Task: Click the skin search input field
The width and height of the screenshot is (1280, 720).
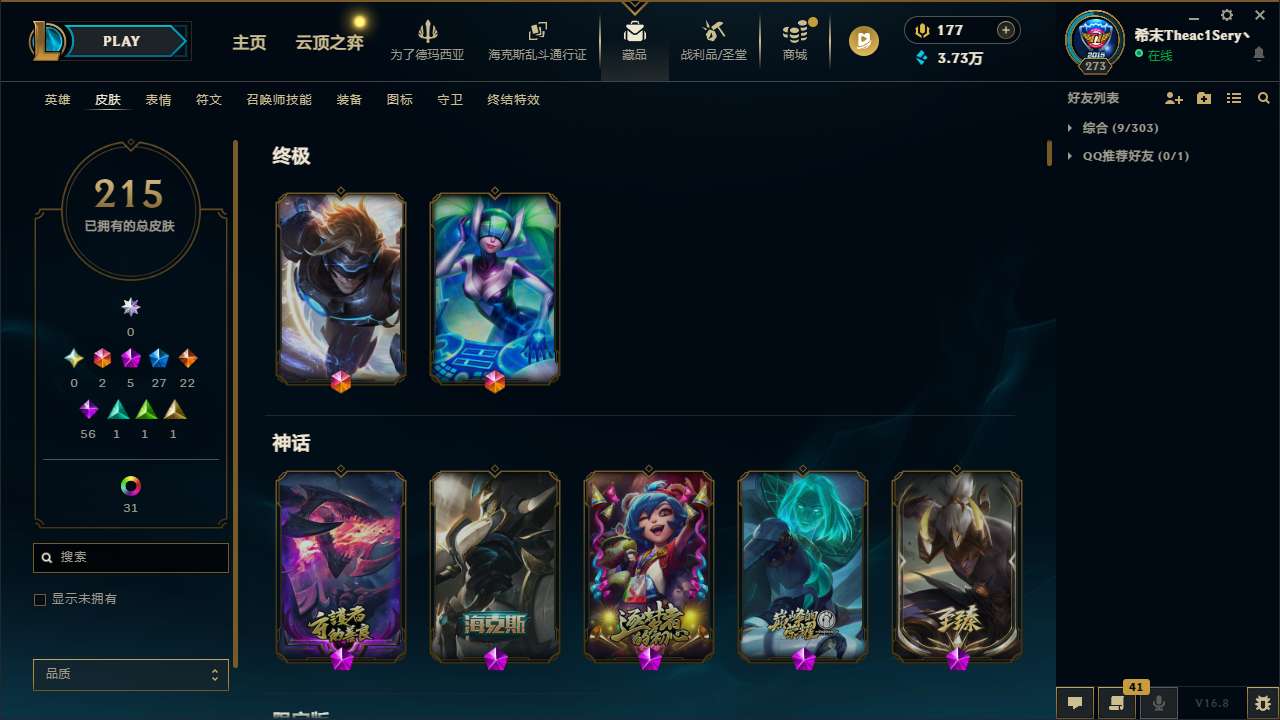Action: tap(130, 557)
